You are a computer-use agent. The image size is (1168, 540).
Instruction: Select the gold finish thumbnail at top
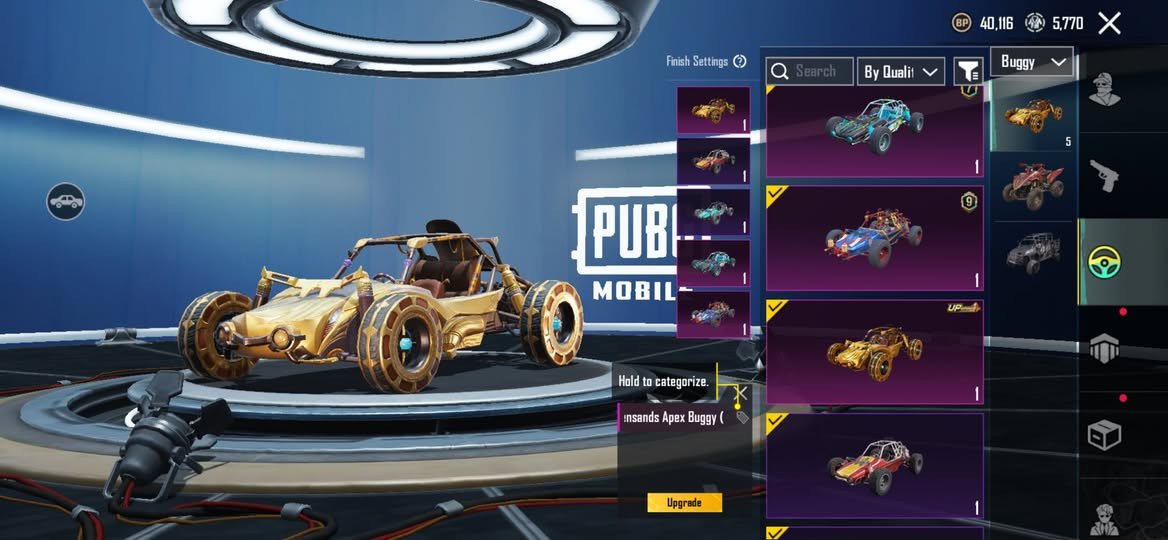(713, 110)
